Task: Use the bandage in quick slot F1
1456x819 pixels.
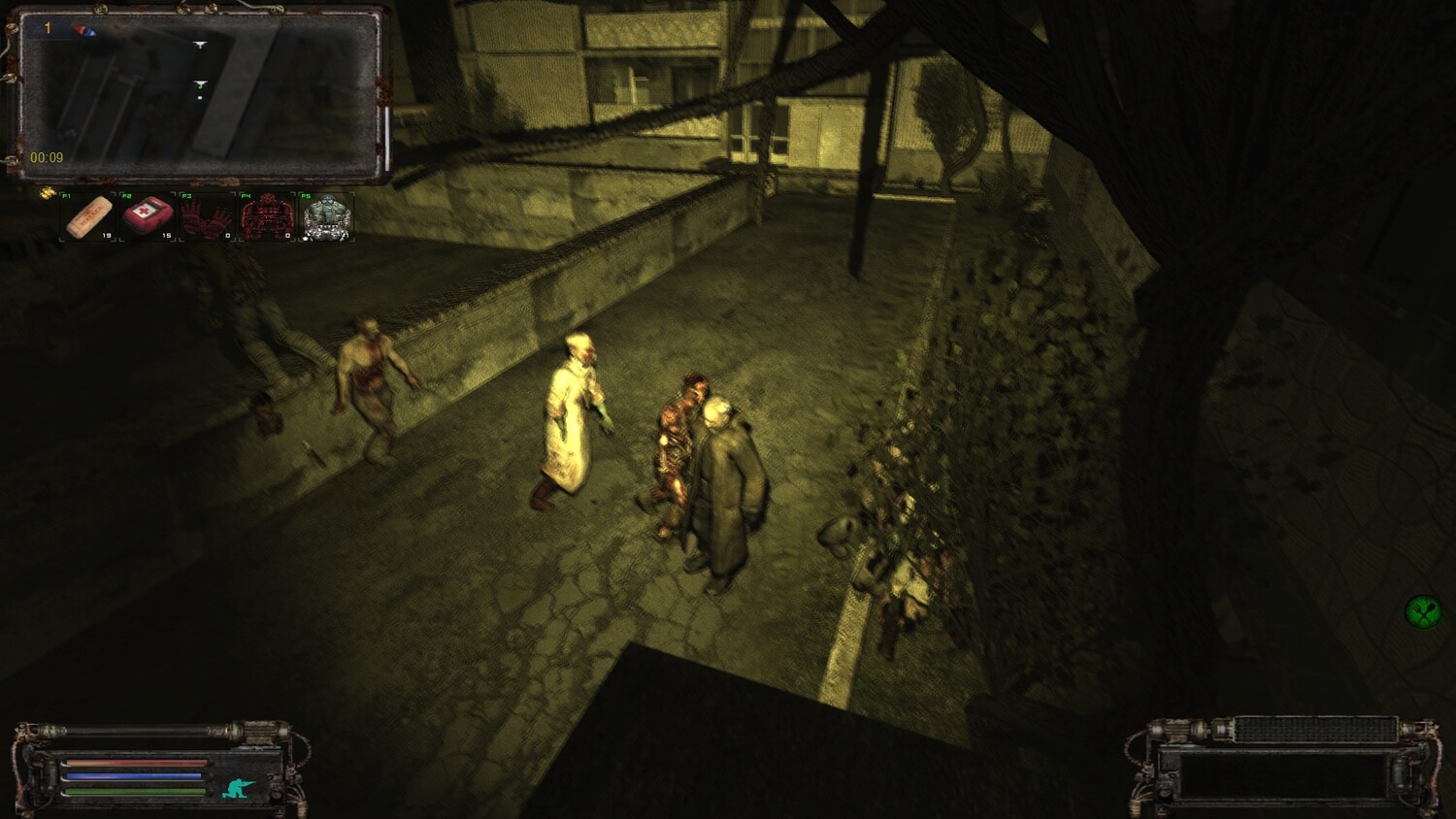Action: [88, 216]
